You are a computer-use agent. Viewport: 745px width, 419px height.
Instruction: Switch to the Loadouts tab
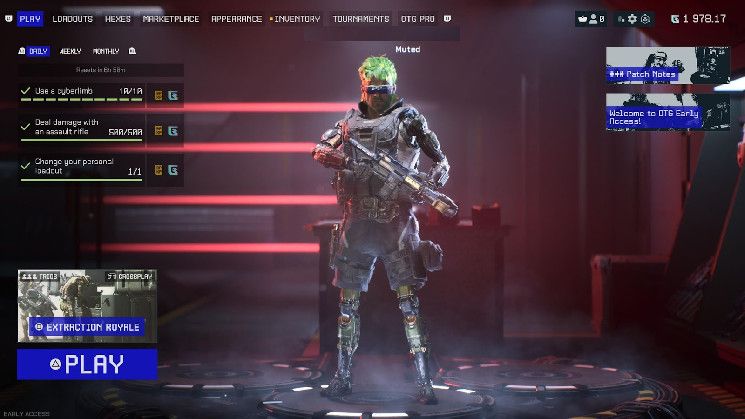tap(72, 19)
